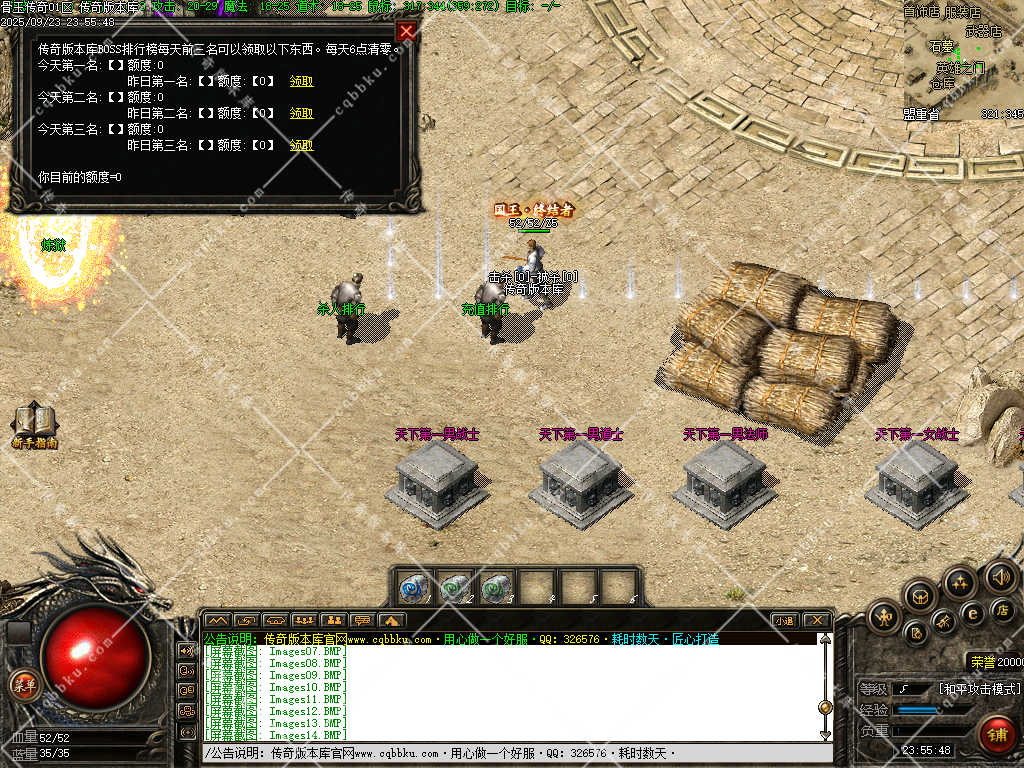1024x768 pixels.
Task: Open the bag chest icon
Action: tap(921, 597)
